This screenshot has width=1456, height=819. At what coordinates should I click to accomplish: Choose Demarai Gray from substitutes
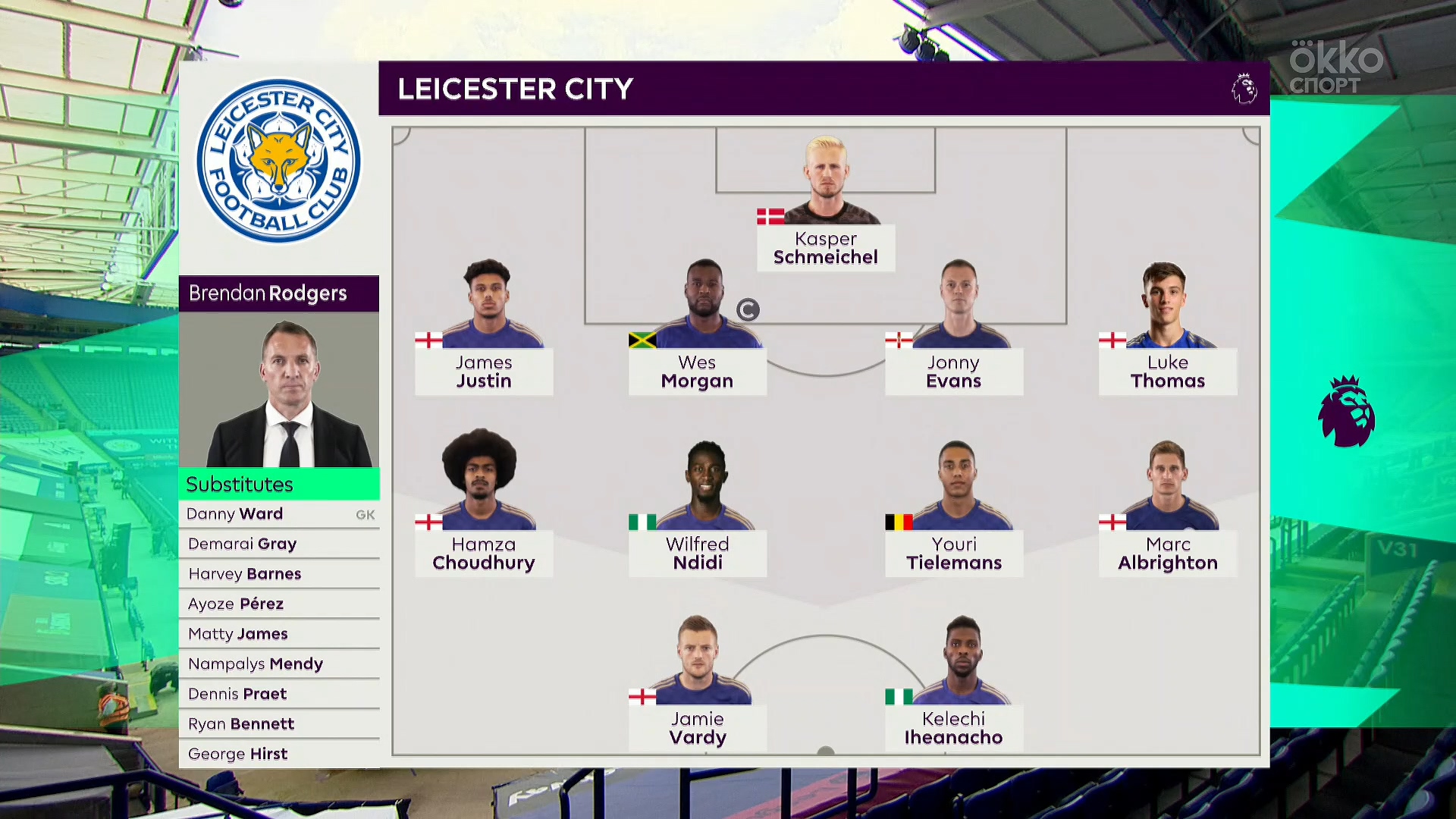point(279,544)
